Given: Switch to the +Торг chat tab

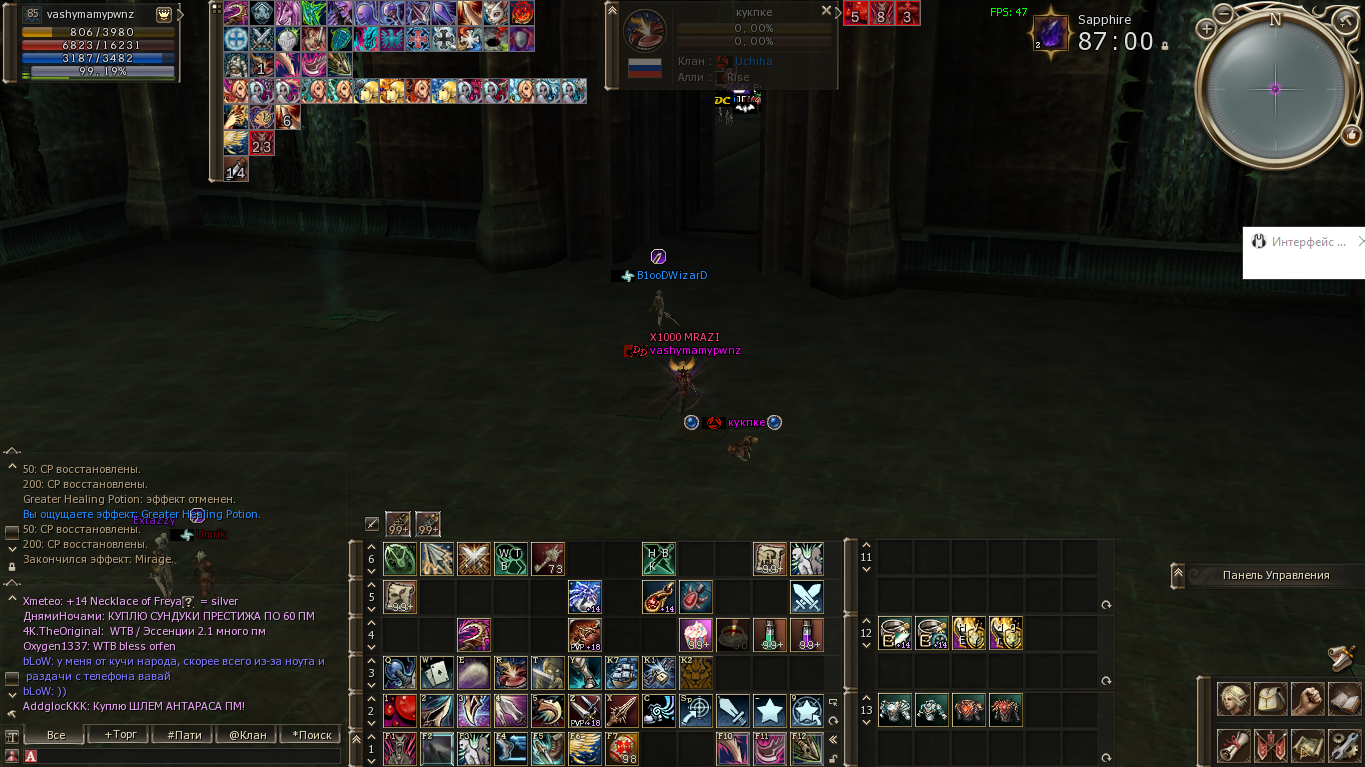Looking at the screenshot, I should (117, 733).
